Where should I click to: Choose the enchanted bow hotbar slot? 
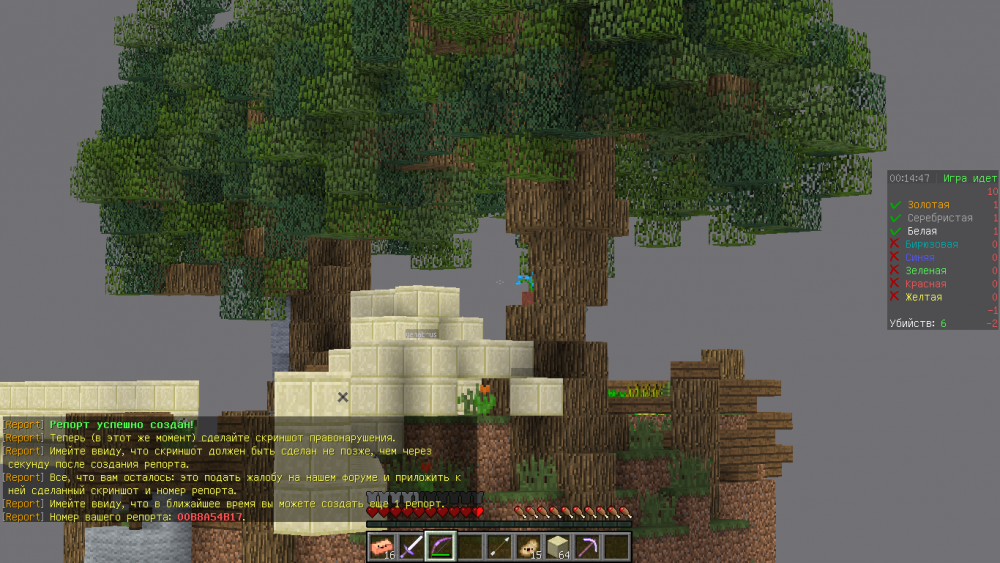click(x=440, y=546)
